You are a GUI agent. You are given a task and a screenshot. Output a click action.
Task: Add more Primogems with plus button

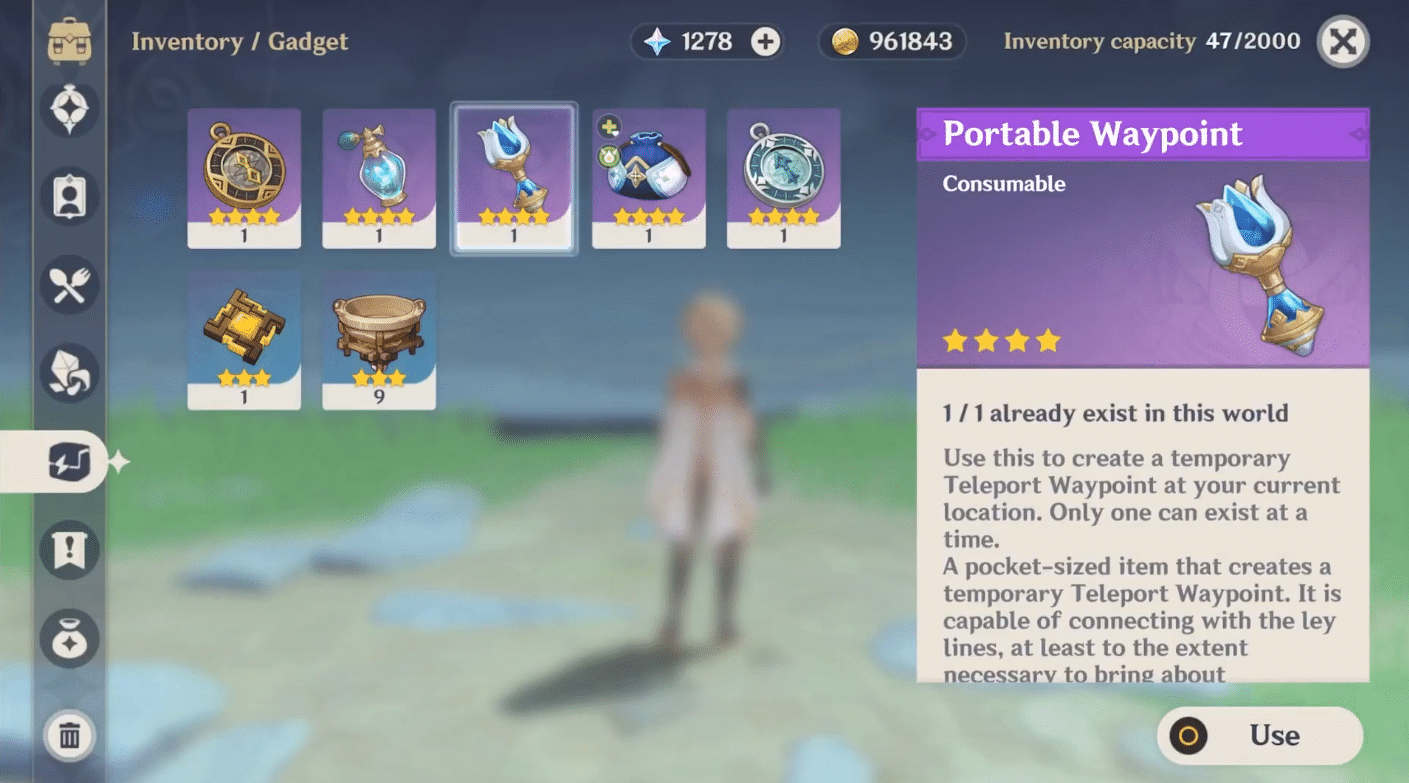tap(765, 42)
